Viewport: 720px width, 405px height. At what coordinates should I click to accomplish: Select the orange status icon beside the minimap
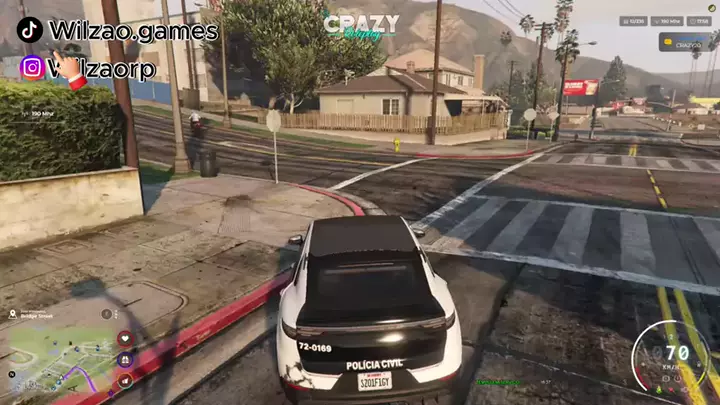tap(125, 380)
